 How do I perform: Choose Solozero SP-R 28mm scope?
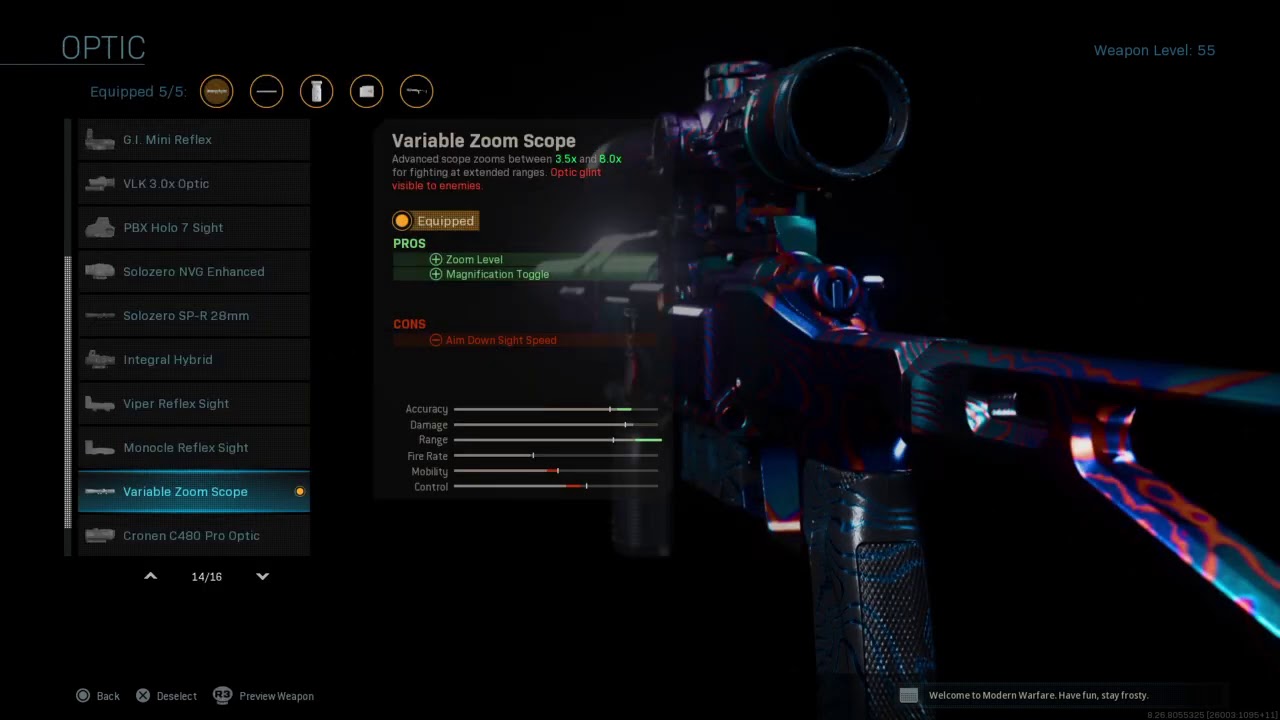pos(194,316)
